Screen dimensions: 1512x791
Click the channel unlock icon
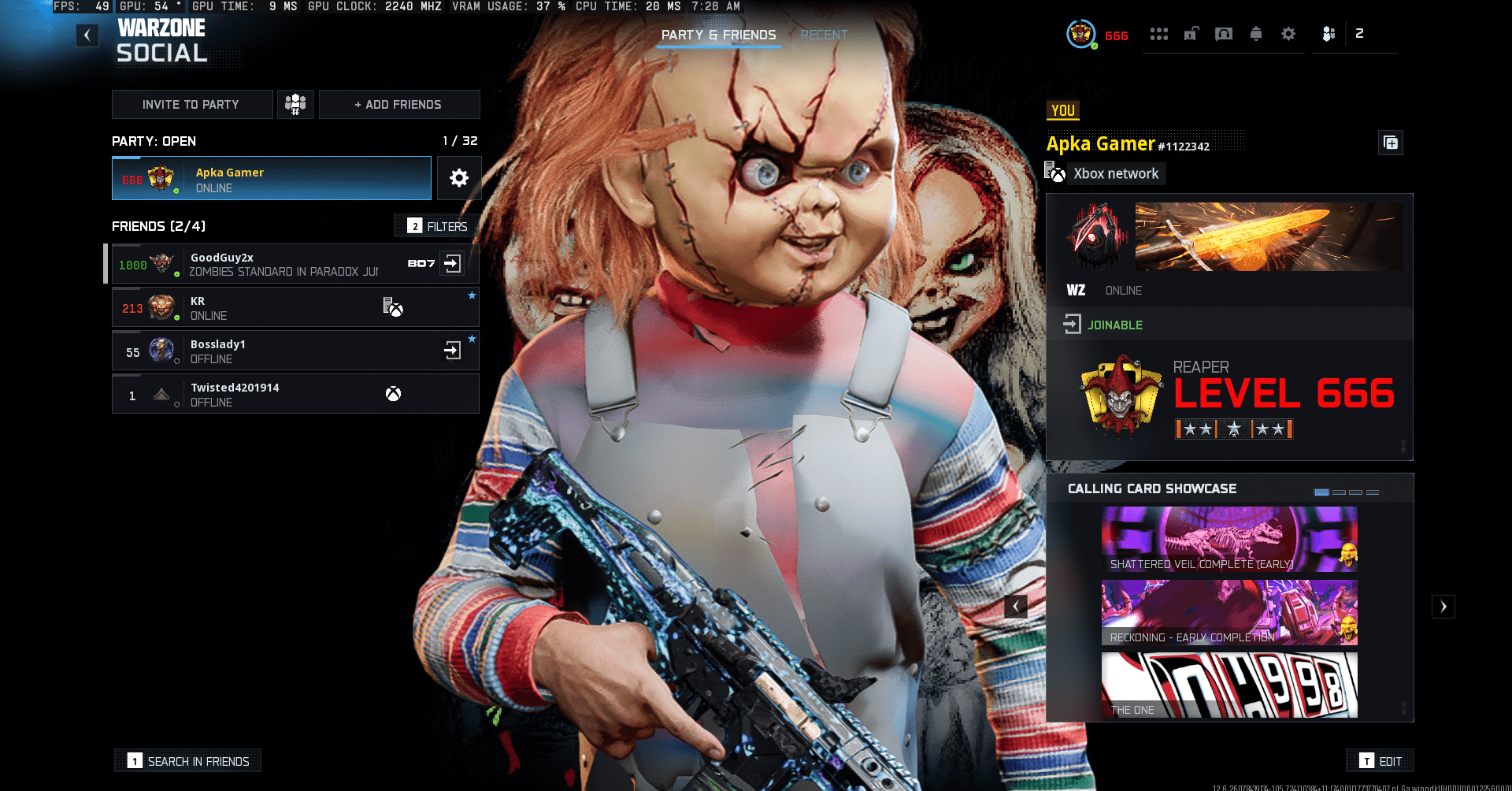[x=1191, y=34]
